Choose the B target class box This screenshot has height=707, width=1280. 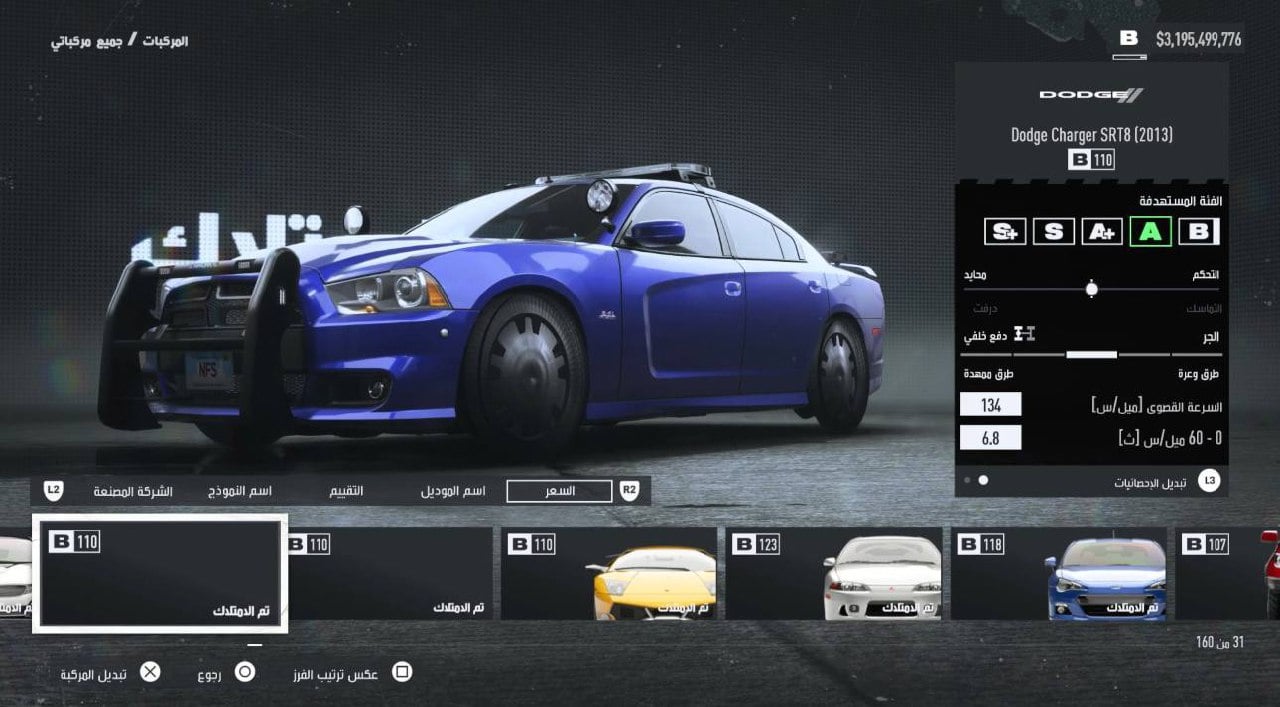1198,232
